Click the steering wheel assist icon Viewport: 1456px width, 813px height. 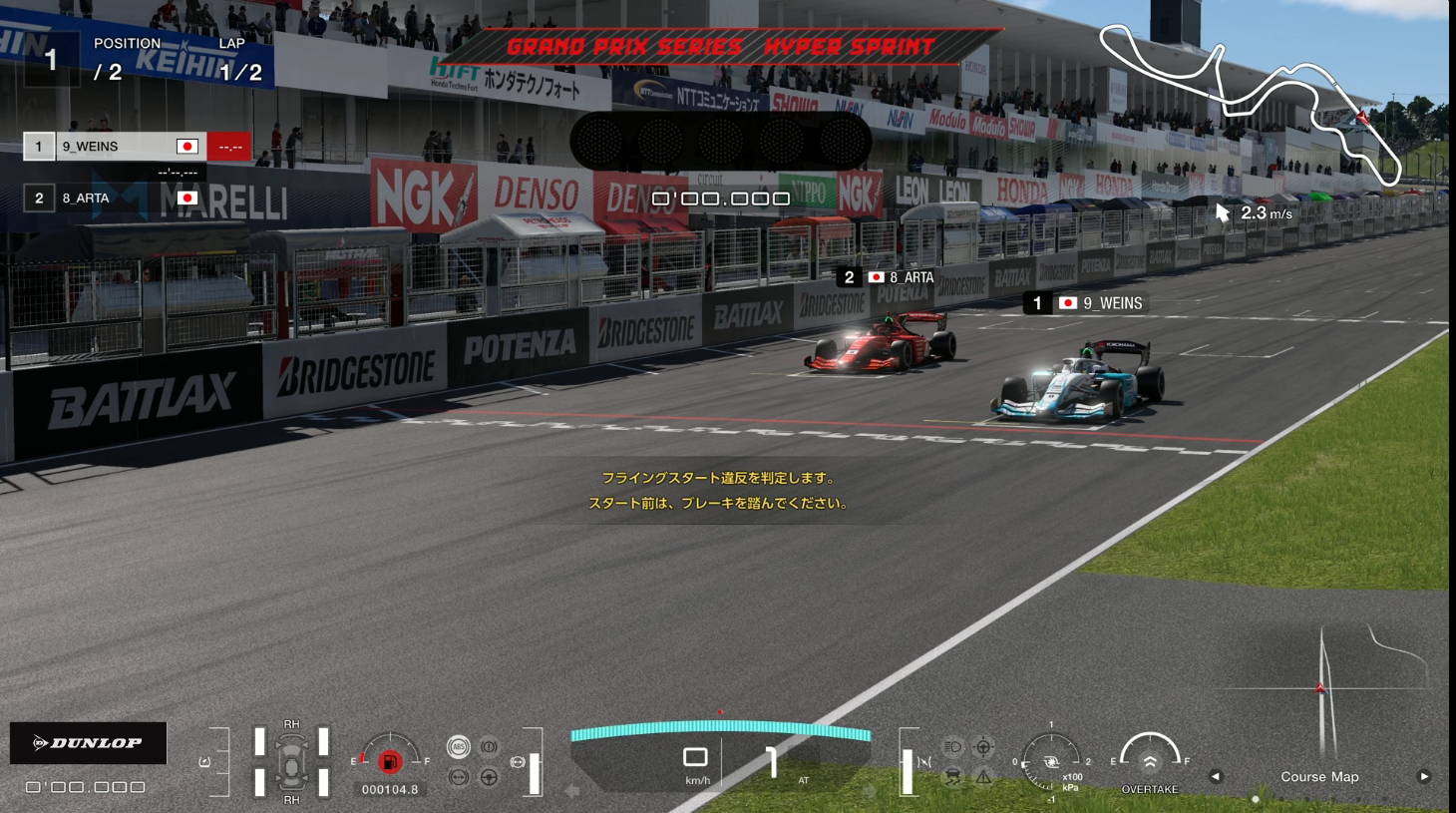[489, 776]
